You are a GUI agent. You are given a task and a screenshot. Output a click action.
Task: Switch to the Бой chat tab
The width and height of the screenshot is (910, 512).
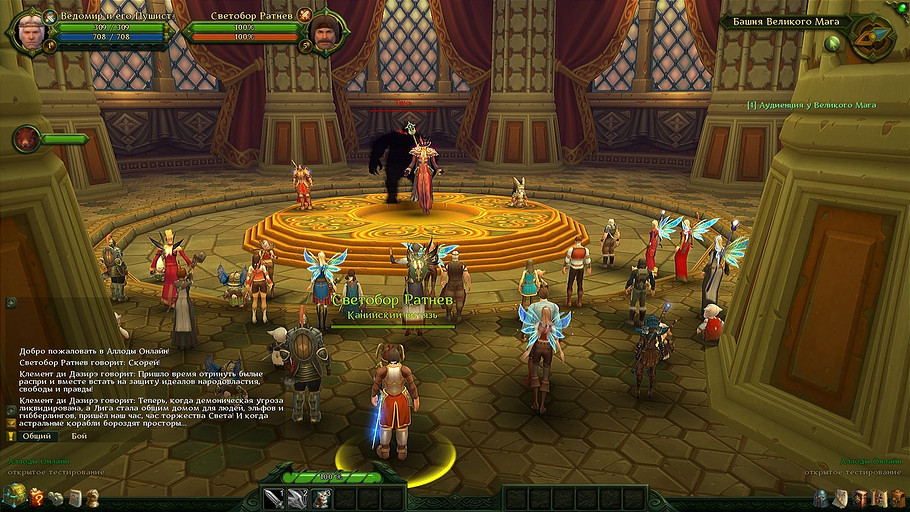(79, 436)
